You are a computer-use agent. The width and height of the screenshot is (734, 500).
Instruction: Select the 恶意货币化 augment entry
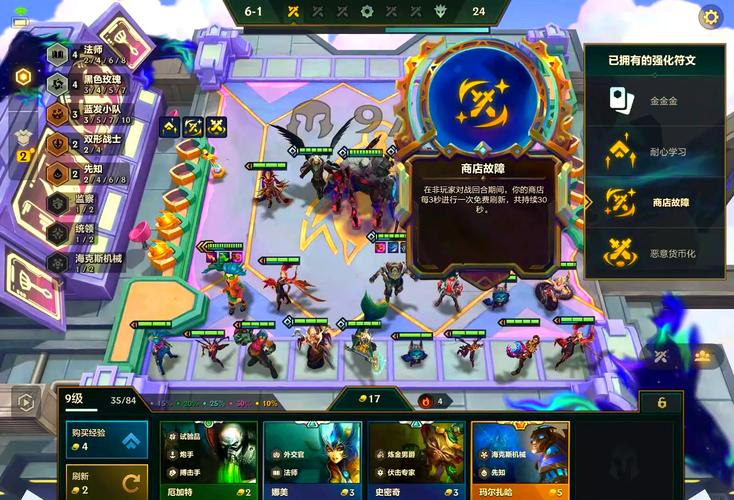(658, 253)
